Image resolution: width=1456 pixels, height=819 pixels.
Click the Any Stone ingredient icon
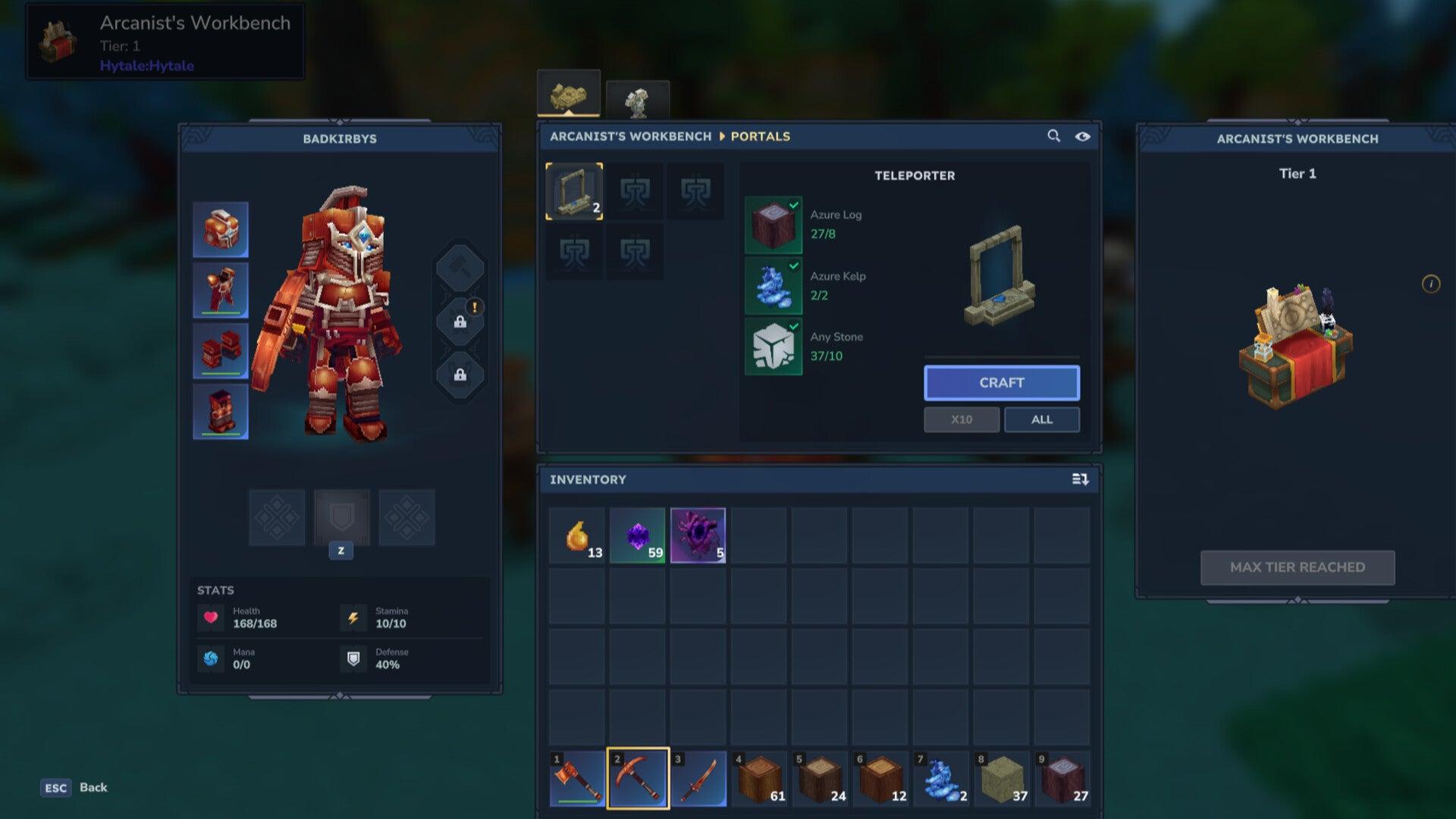point(773,345)
